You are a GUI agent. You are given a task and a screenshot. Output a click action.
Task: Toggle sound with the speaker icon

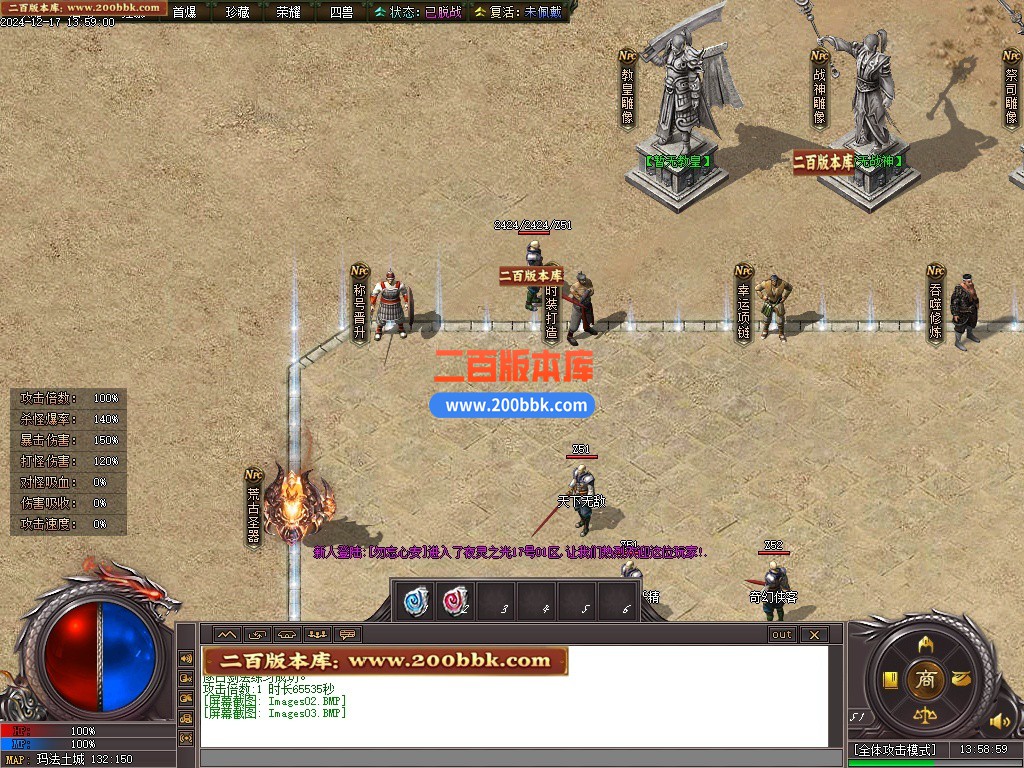pyautogui.click(x=999, y=720)
